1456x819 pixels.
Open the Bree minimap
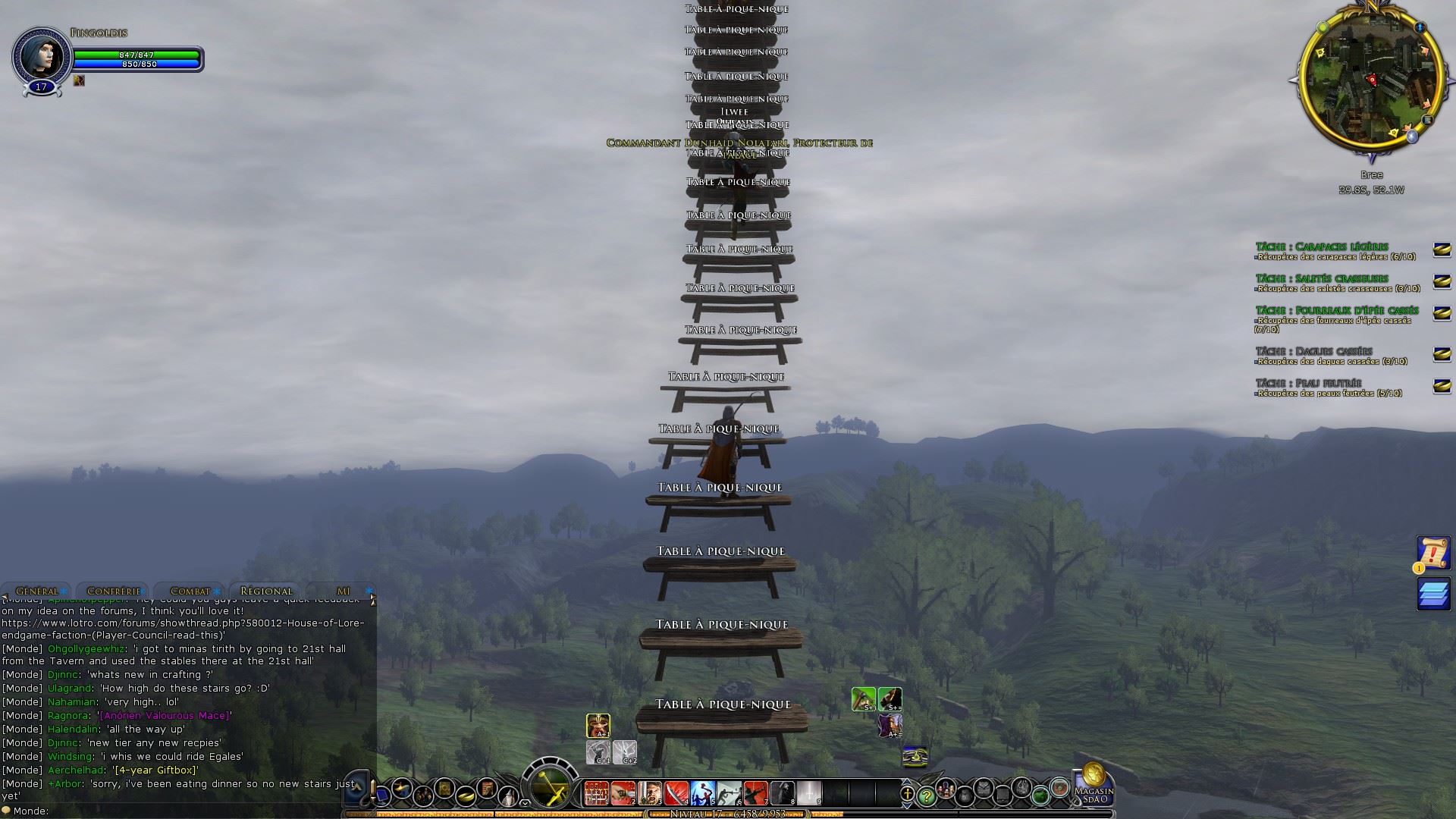pos(1371,80)
